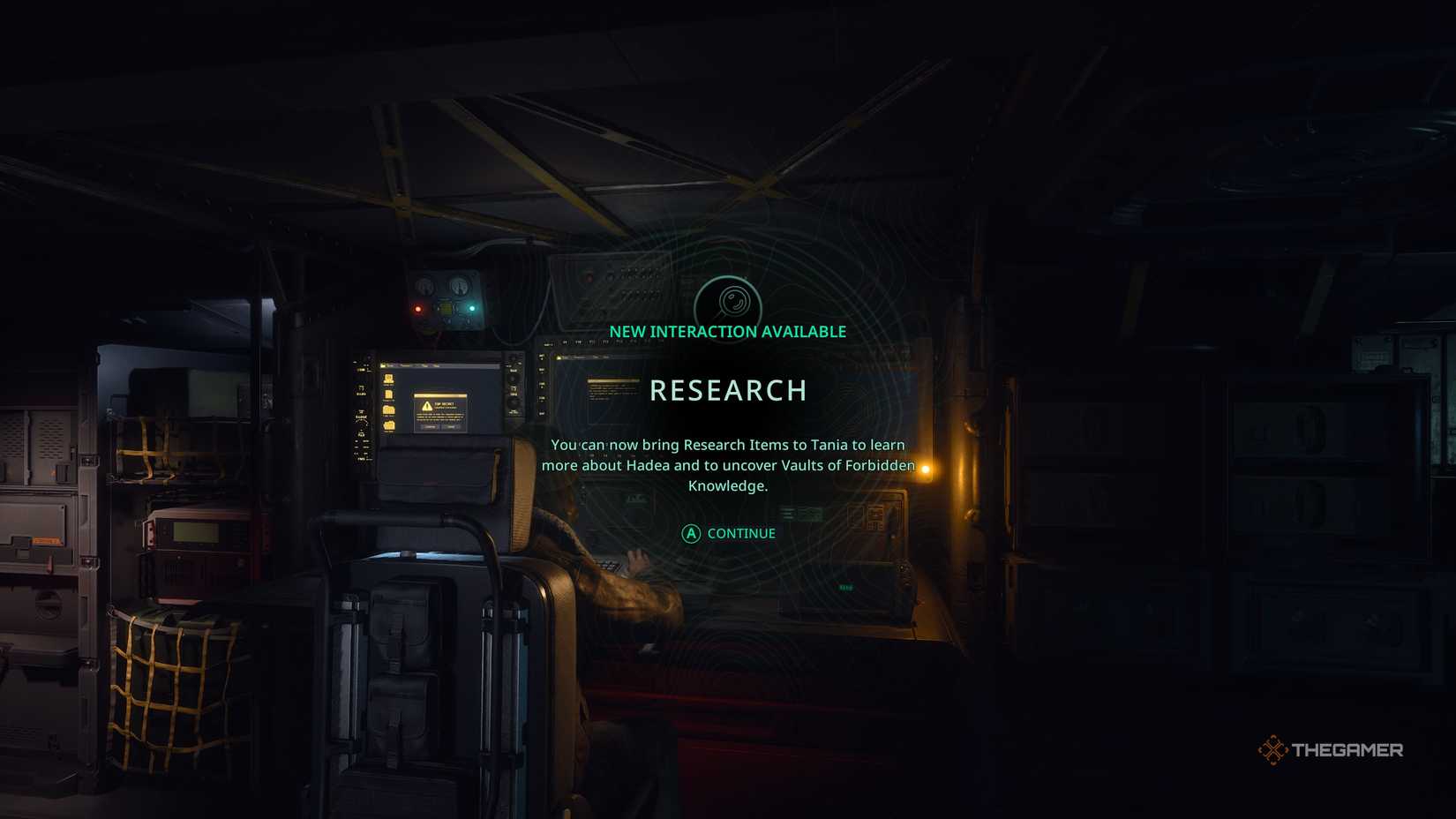
Task: Click Continue in the Top Secret warning dialog
Action: pyautogui.click(x=430, y=427)
